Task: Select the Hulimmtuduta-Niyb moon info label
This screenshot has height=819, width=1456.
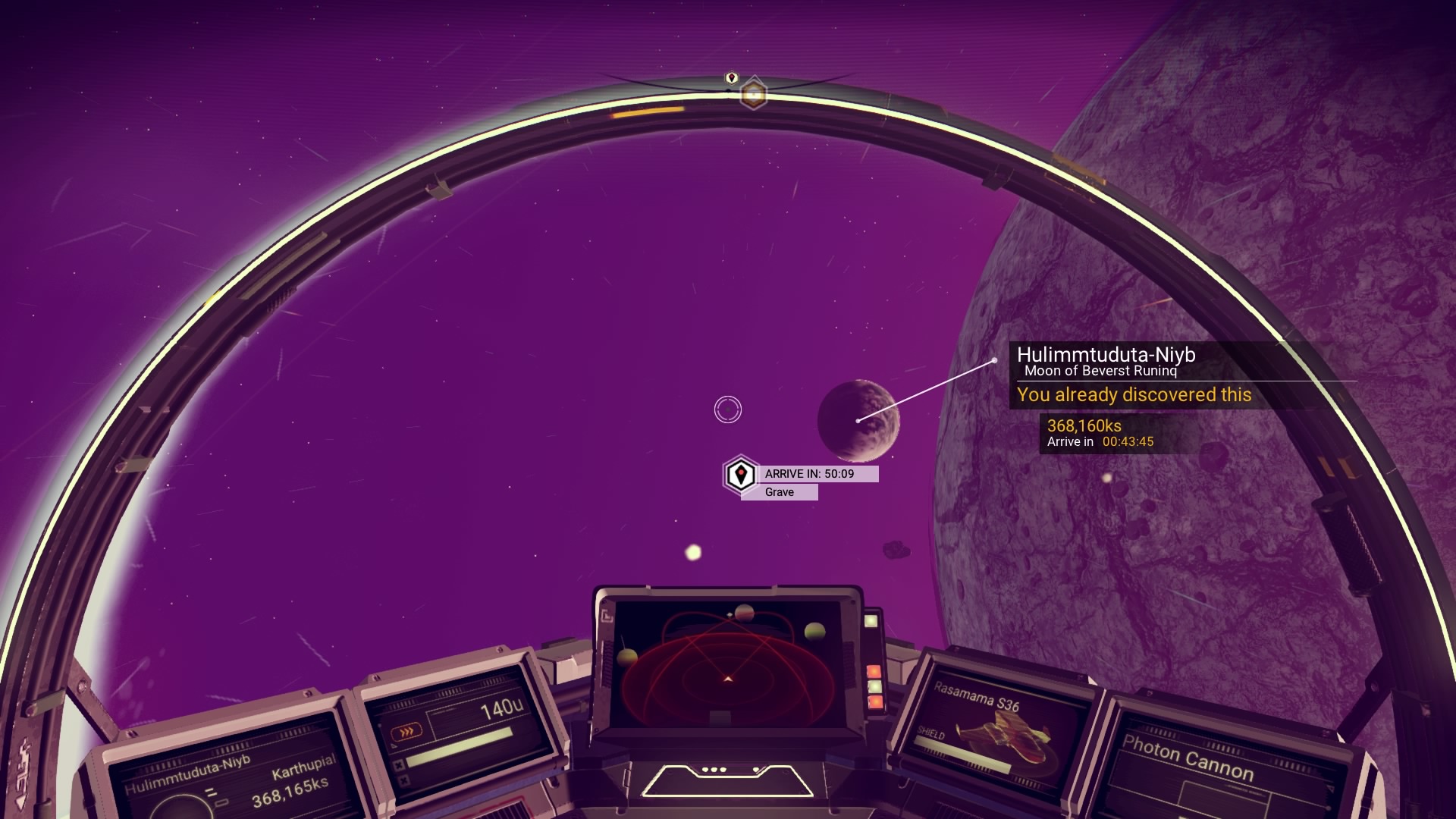Action: click(x=1105, y=361)
